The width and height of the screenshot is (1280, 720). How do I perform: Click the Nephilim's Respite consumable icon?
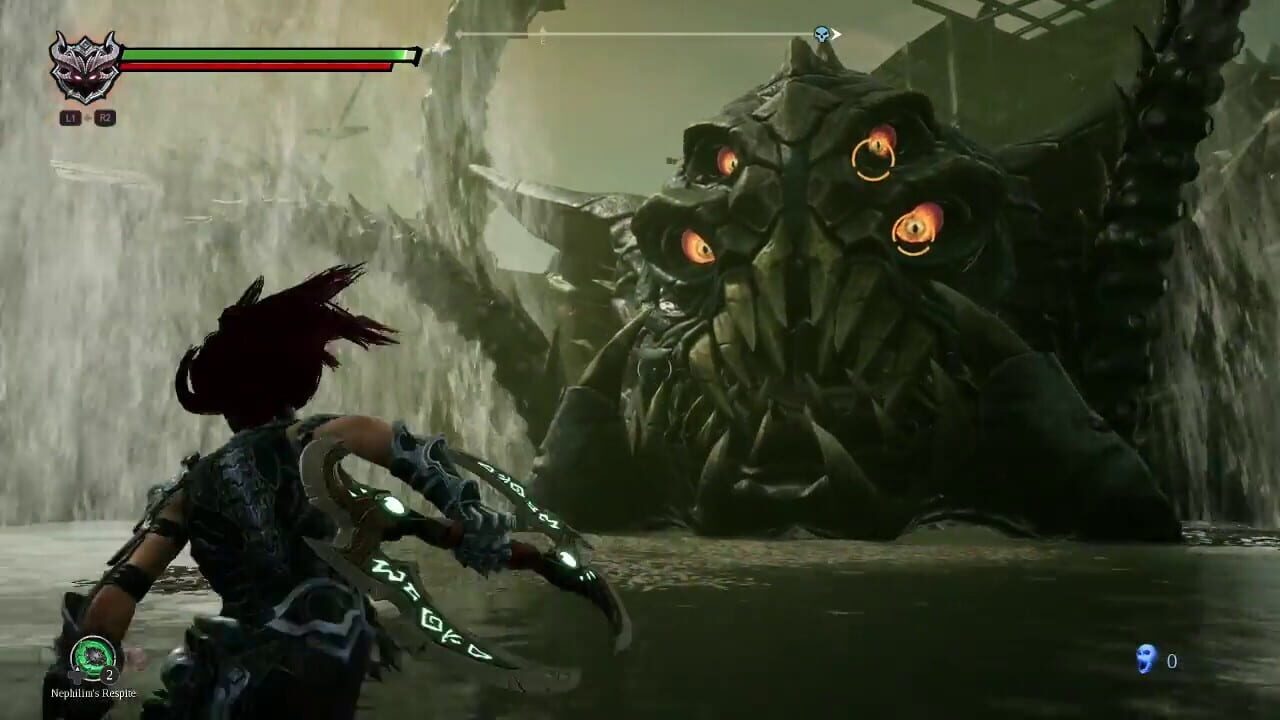[x=94, y=654]
